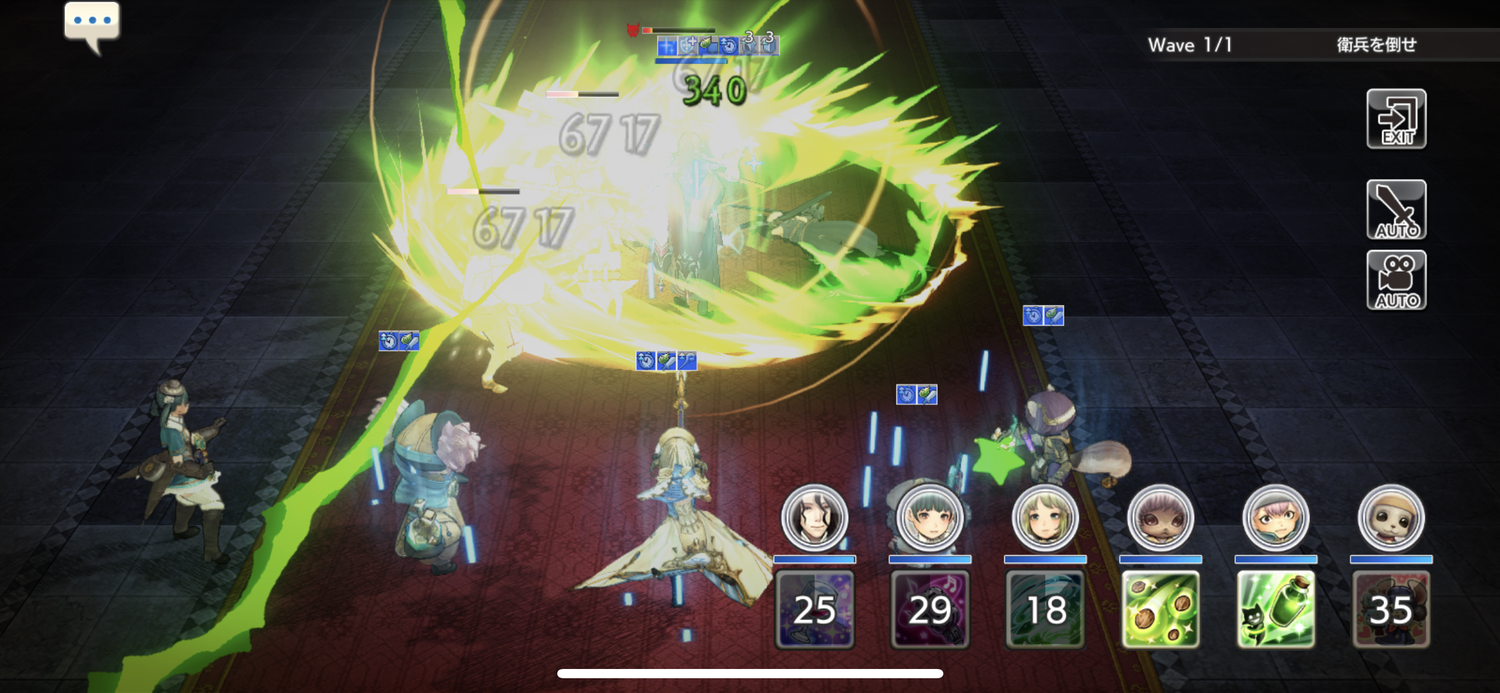Toggle auto battle sword button
Screen dimensions: 1500x693
click(1396, 210)
